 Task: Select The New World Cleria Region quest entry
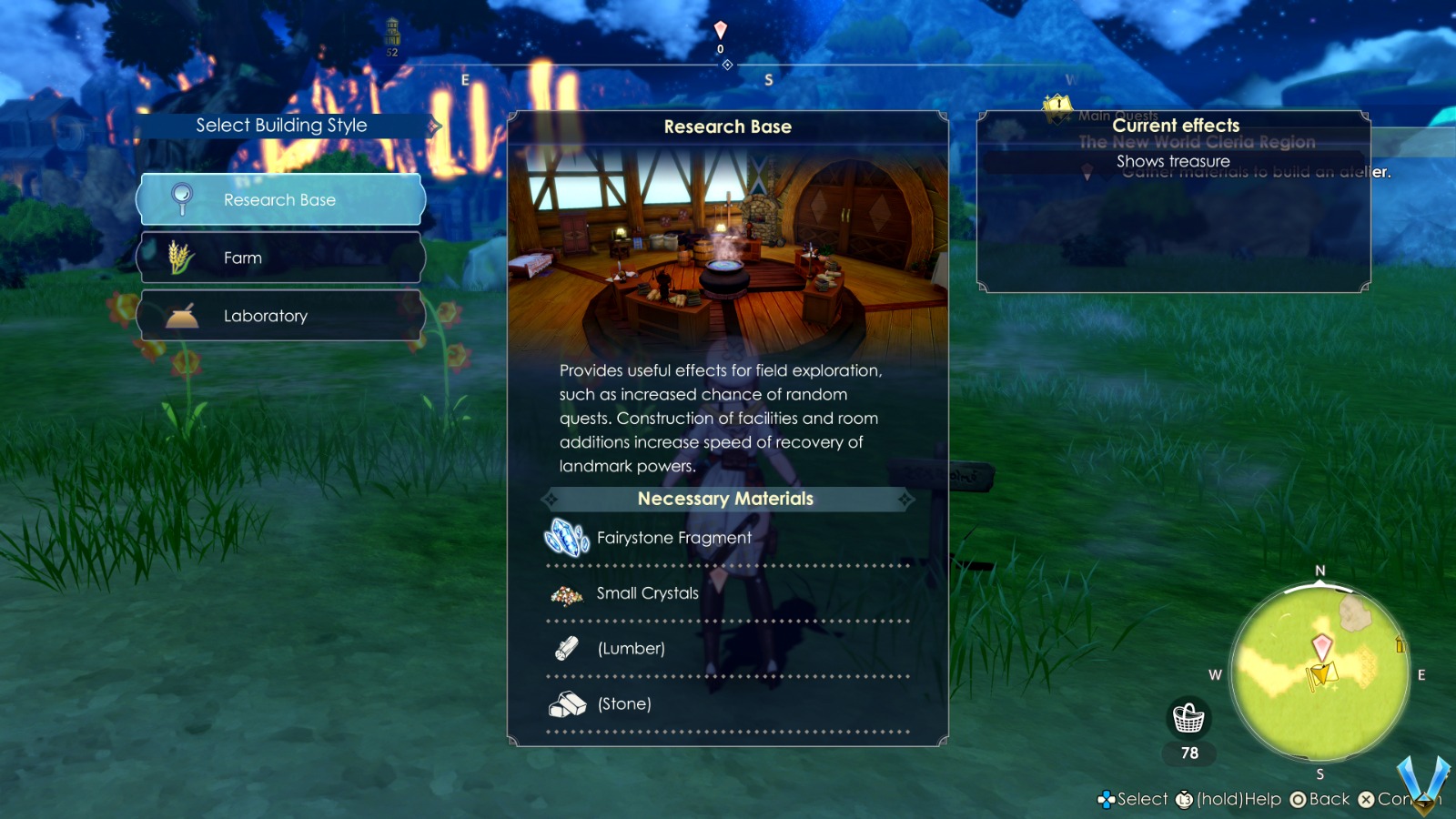pos(1195,142)
